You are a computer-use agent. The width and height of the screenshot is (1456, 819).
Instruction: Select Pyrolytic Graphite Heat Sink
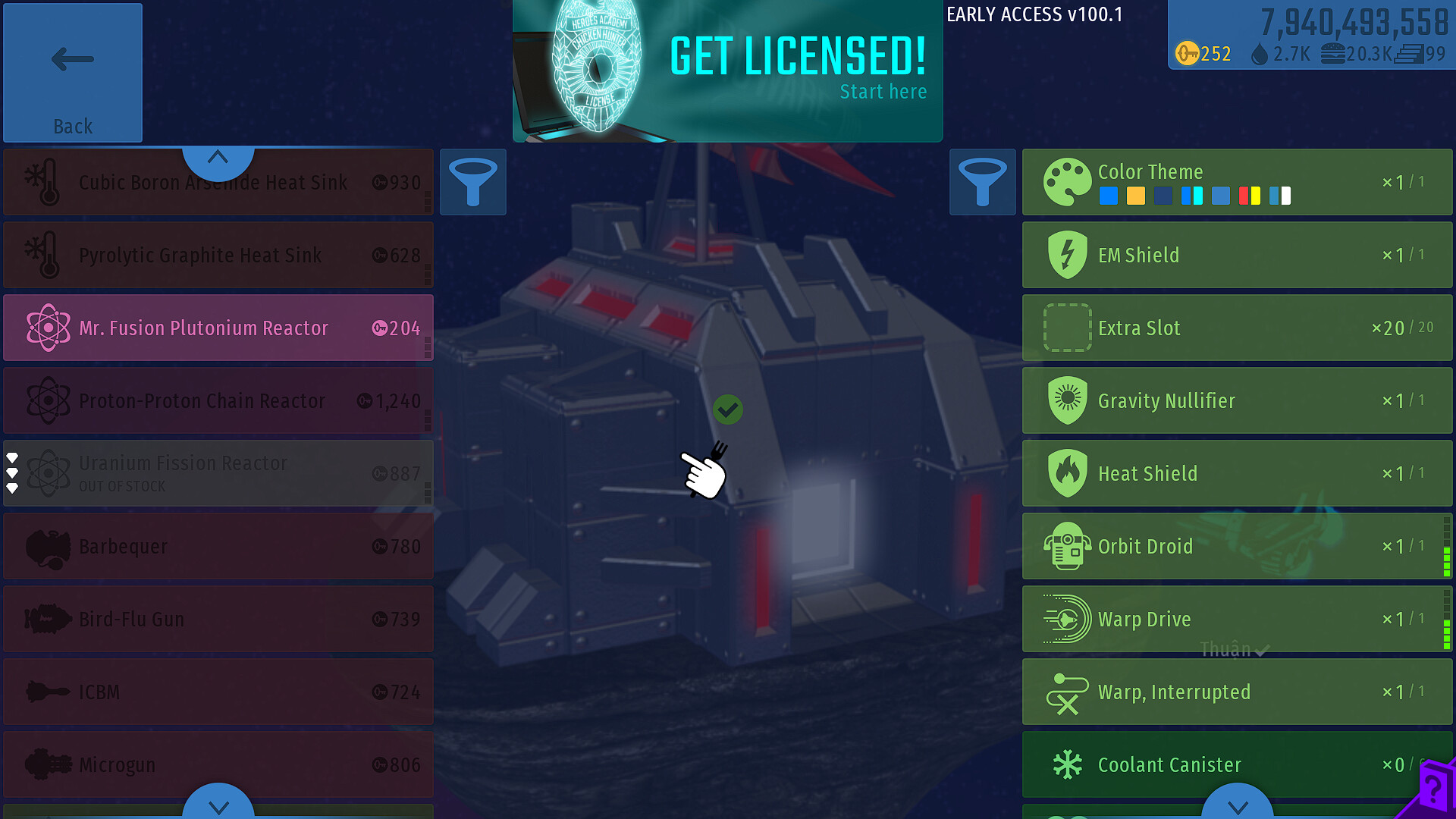point(218,255)
